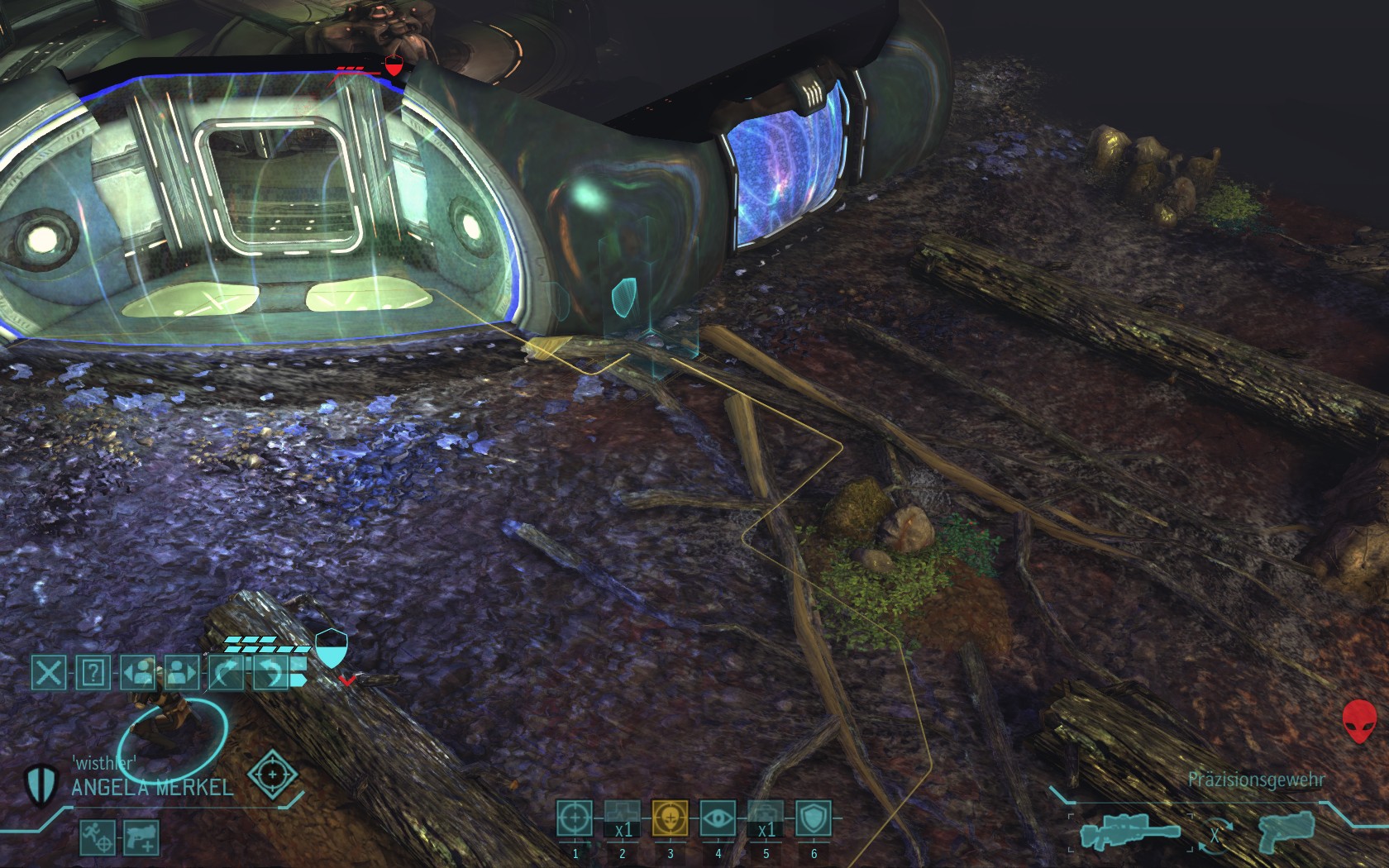Click the X end-turn button
This screenshot has height=868, width=1389.
(x=49, y=673)
